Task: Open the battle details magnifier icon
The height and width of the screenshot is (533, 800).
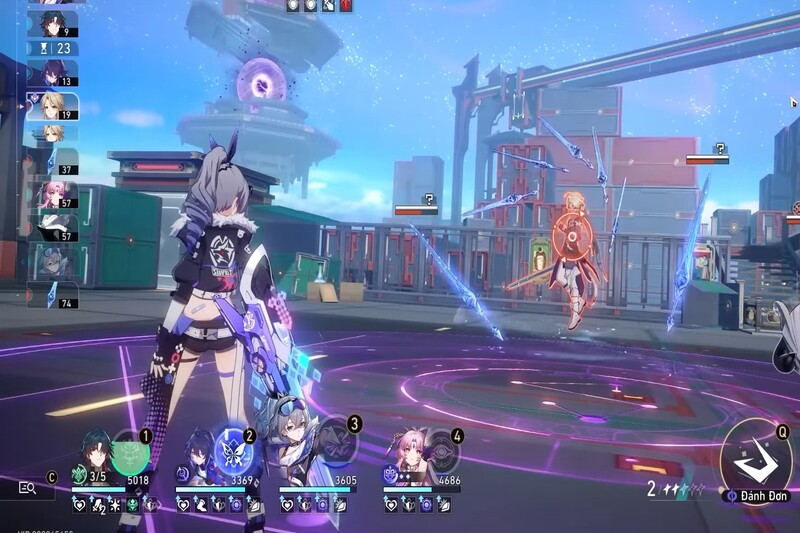Action: (x=28, y=488)
